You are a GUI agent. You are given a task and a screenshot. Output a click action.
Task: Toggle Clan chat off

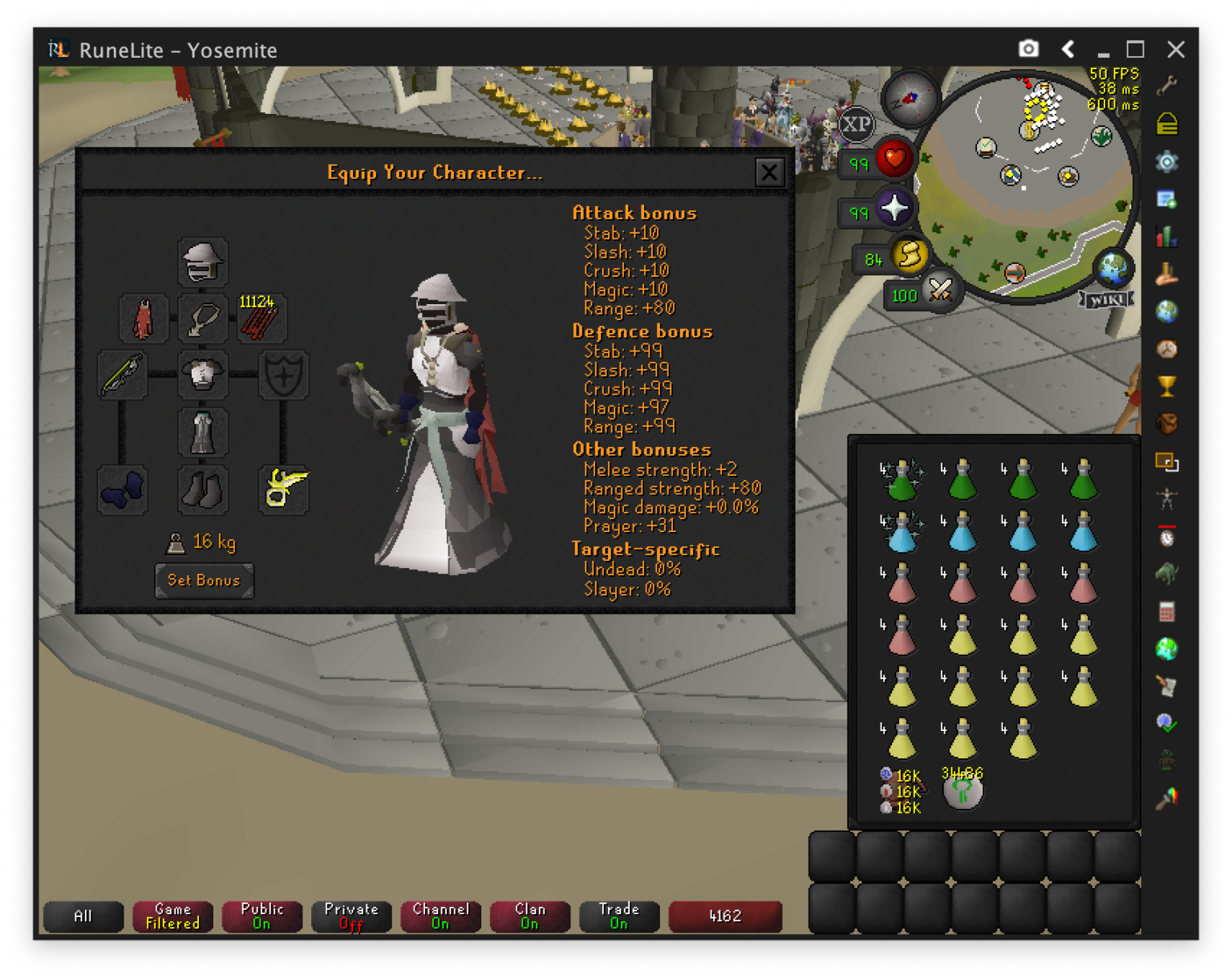pos(529,916)
